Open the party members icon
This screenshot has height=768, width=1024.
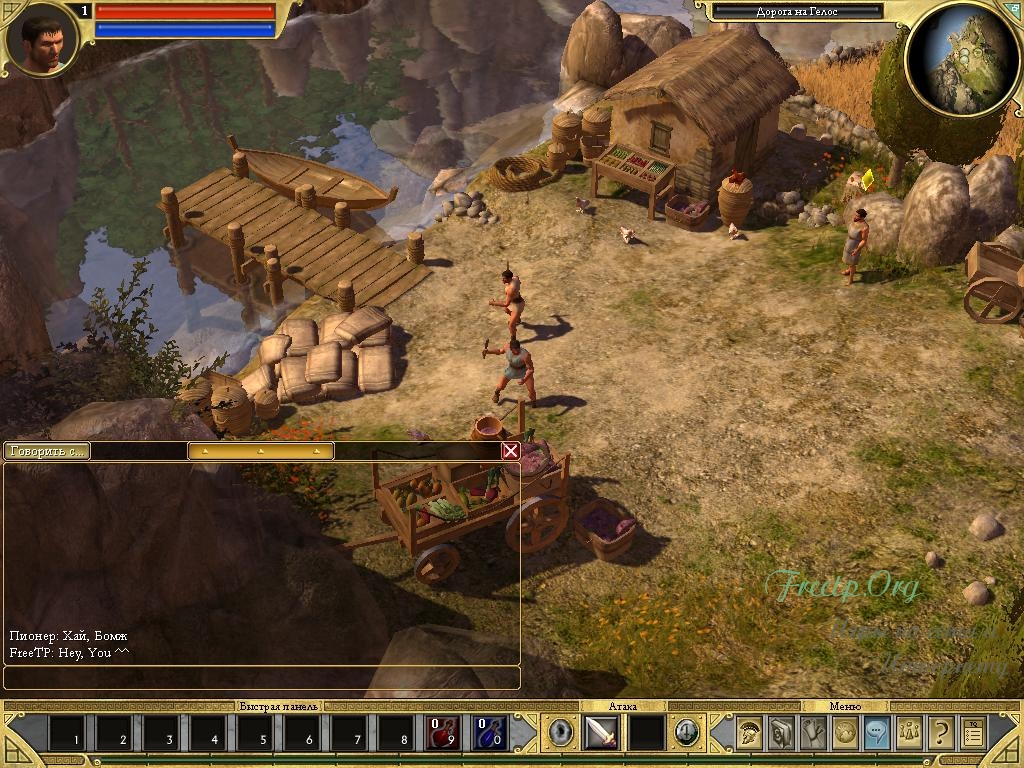(x=909, y=733)
